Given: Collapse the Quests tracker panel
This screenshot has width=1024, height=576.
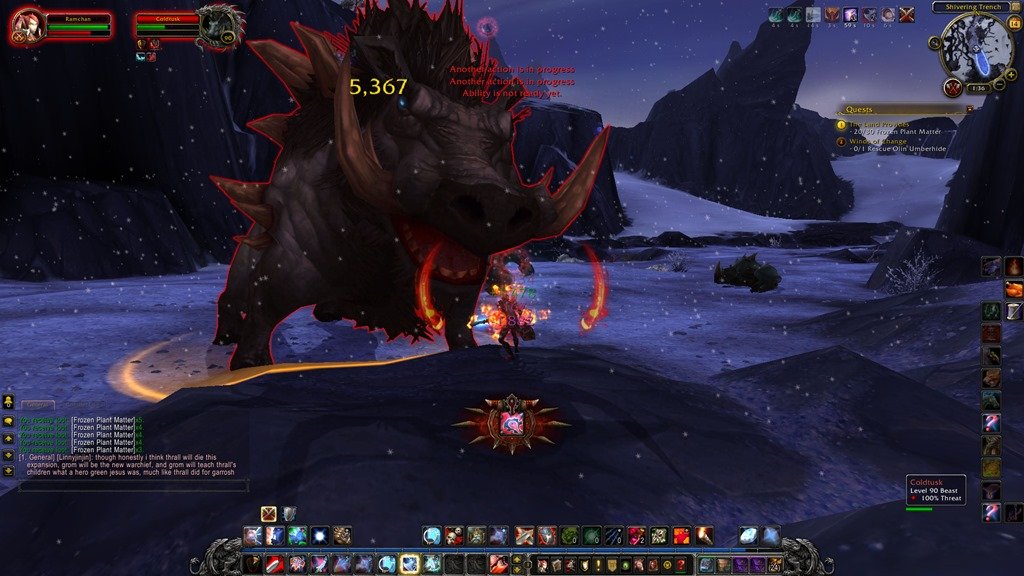Looking at the screenshot, I should click(967, 109).
